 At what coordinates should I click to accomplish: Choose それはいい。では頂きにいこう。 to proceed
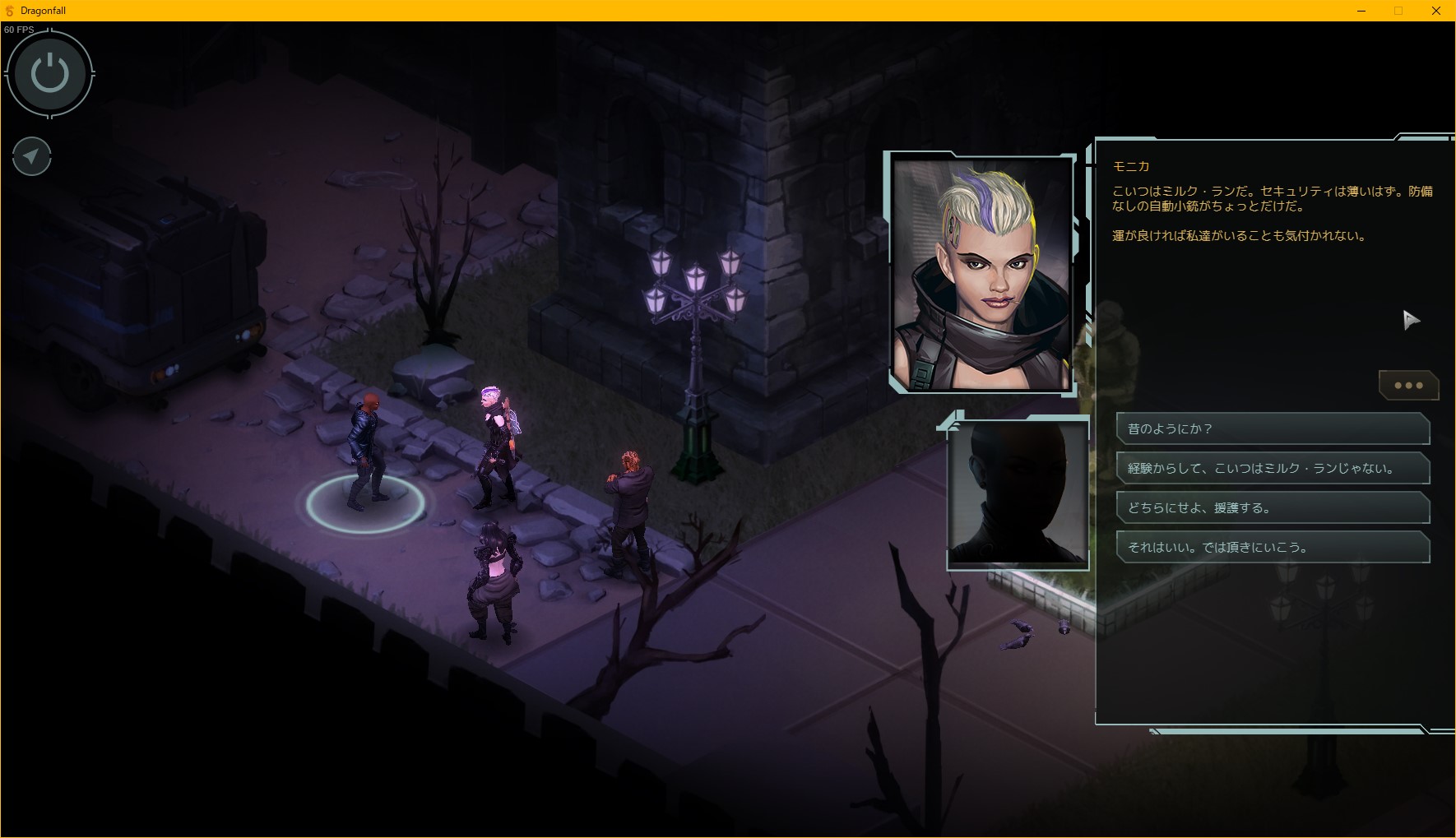pos(1272,546)
